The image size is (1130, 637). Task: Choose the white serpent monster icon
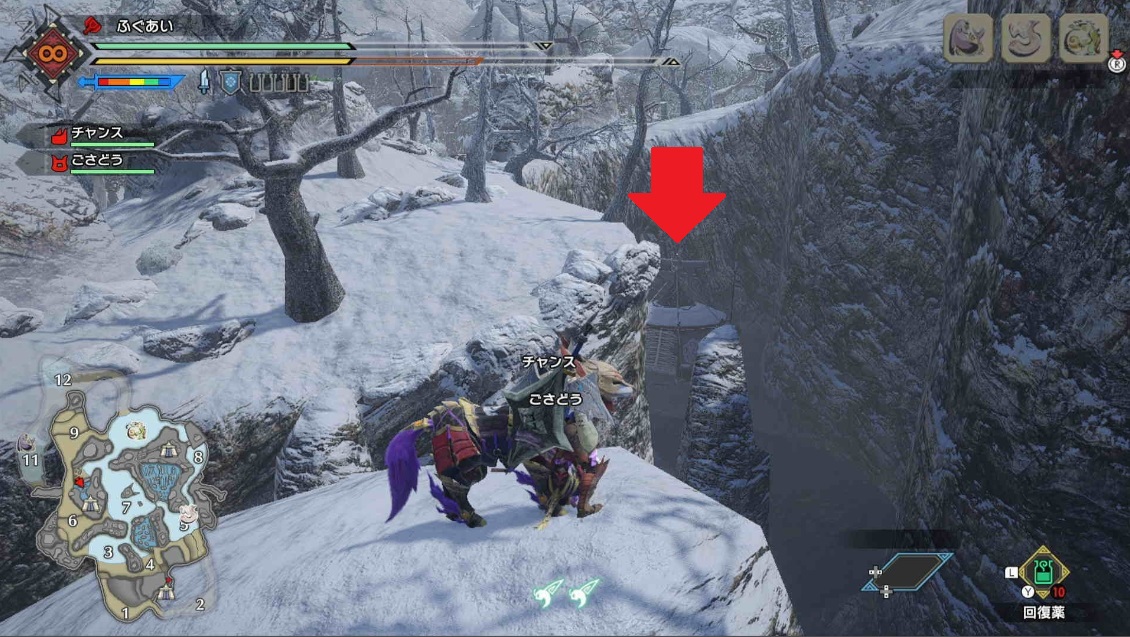click(x=1027, y=40)
